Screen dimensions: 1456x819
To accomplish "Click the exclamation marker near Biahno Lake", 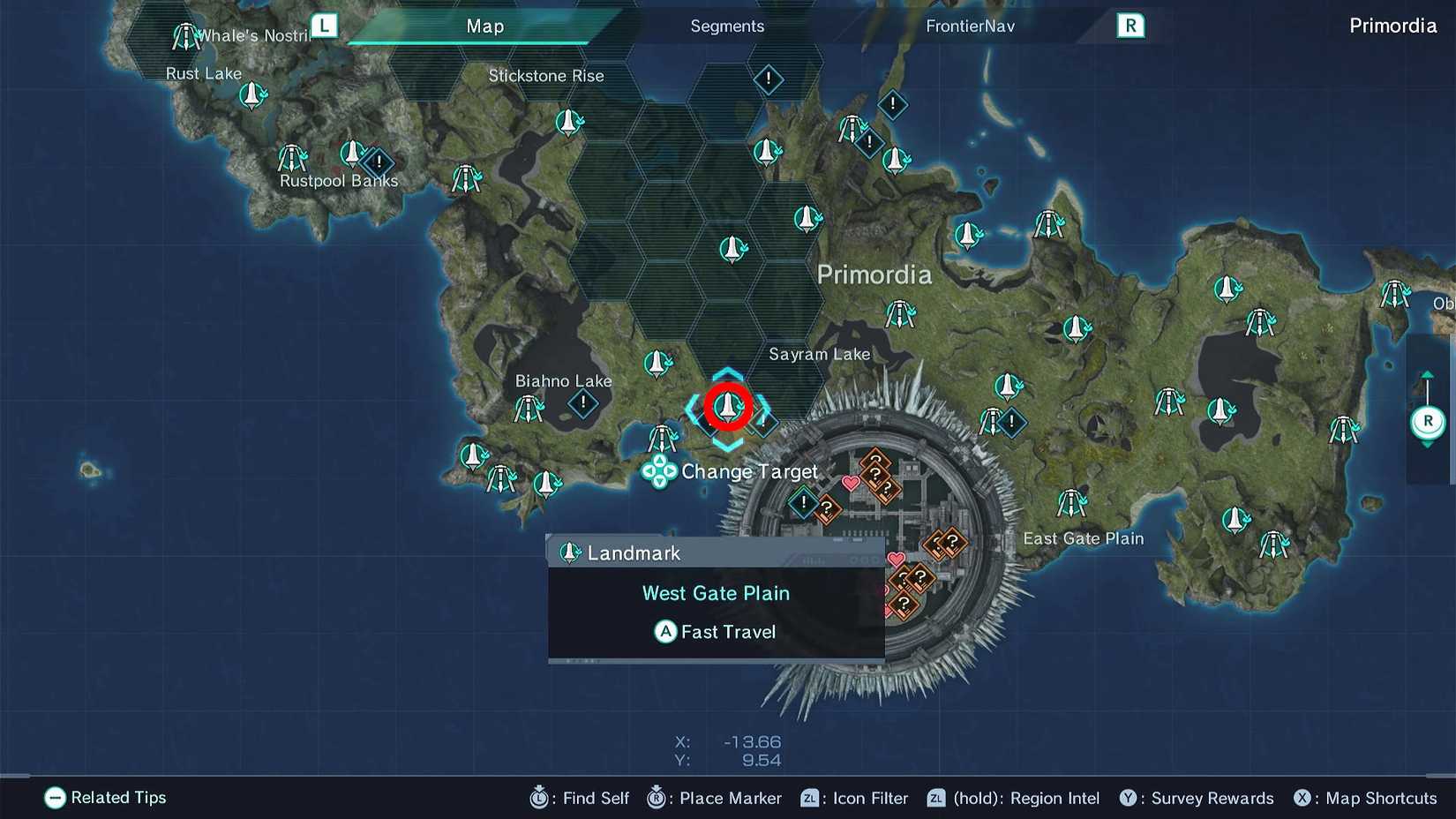I will [582, 404].
